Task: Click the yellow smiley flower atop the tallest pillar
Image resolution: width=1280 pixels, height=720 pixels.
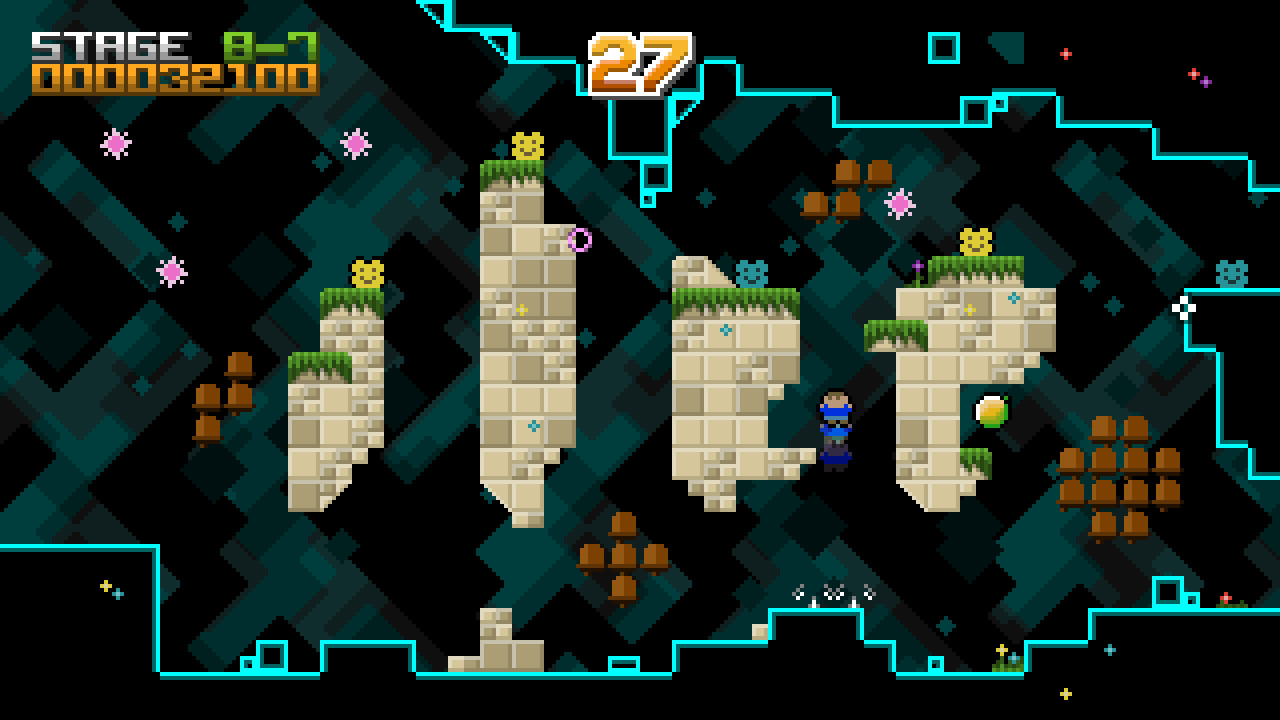Action: (527, 144)
